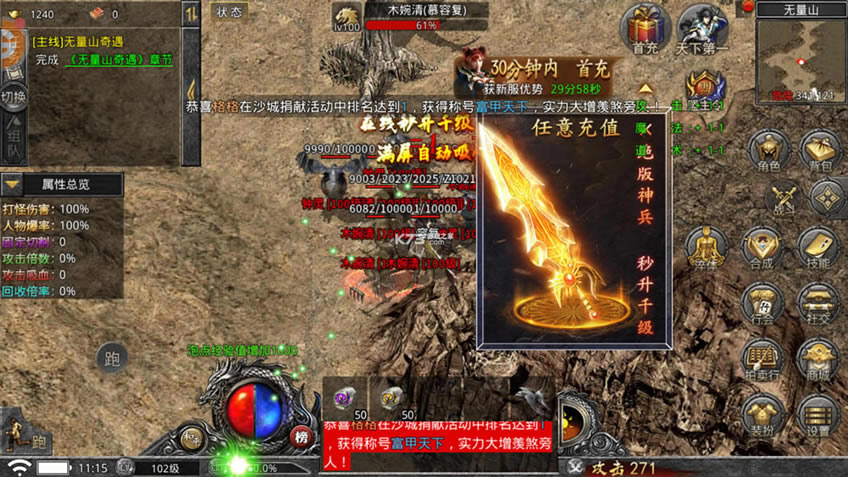Open the 天下第一 ranking event
848x477 pixels.
coord(703,27)
